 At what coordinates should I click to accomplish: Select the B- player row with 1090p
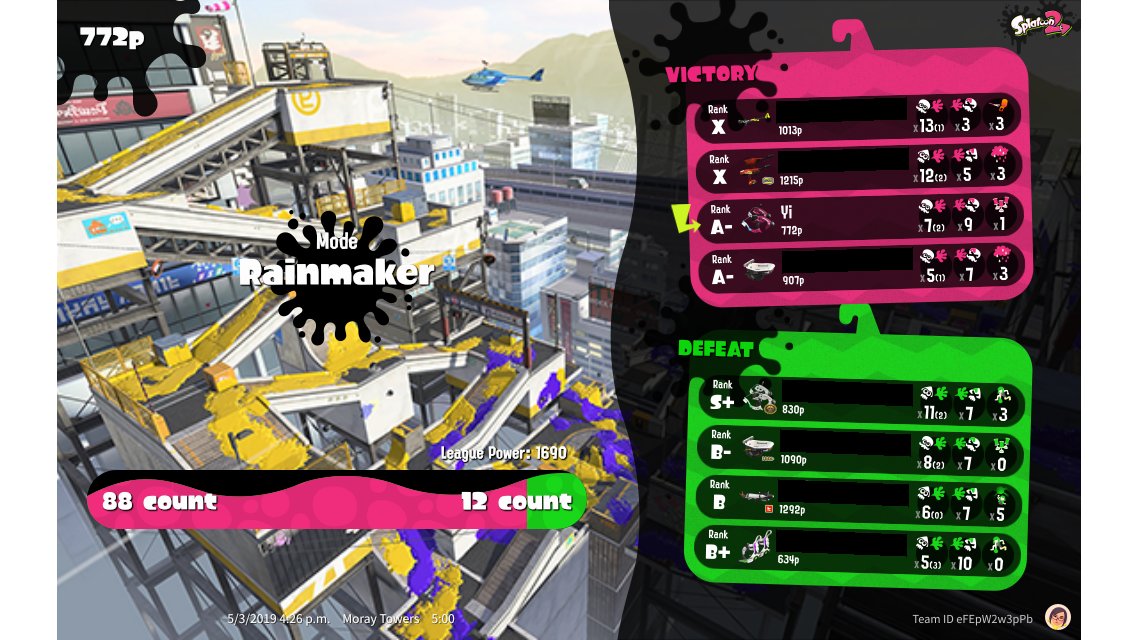click(x=856, y=450)
